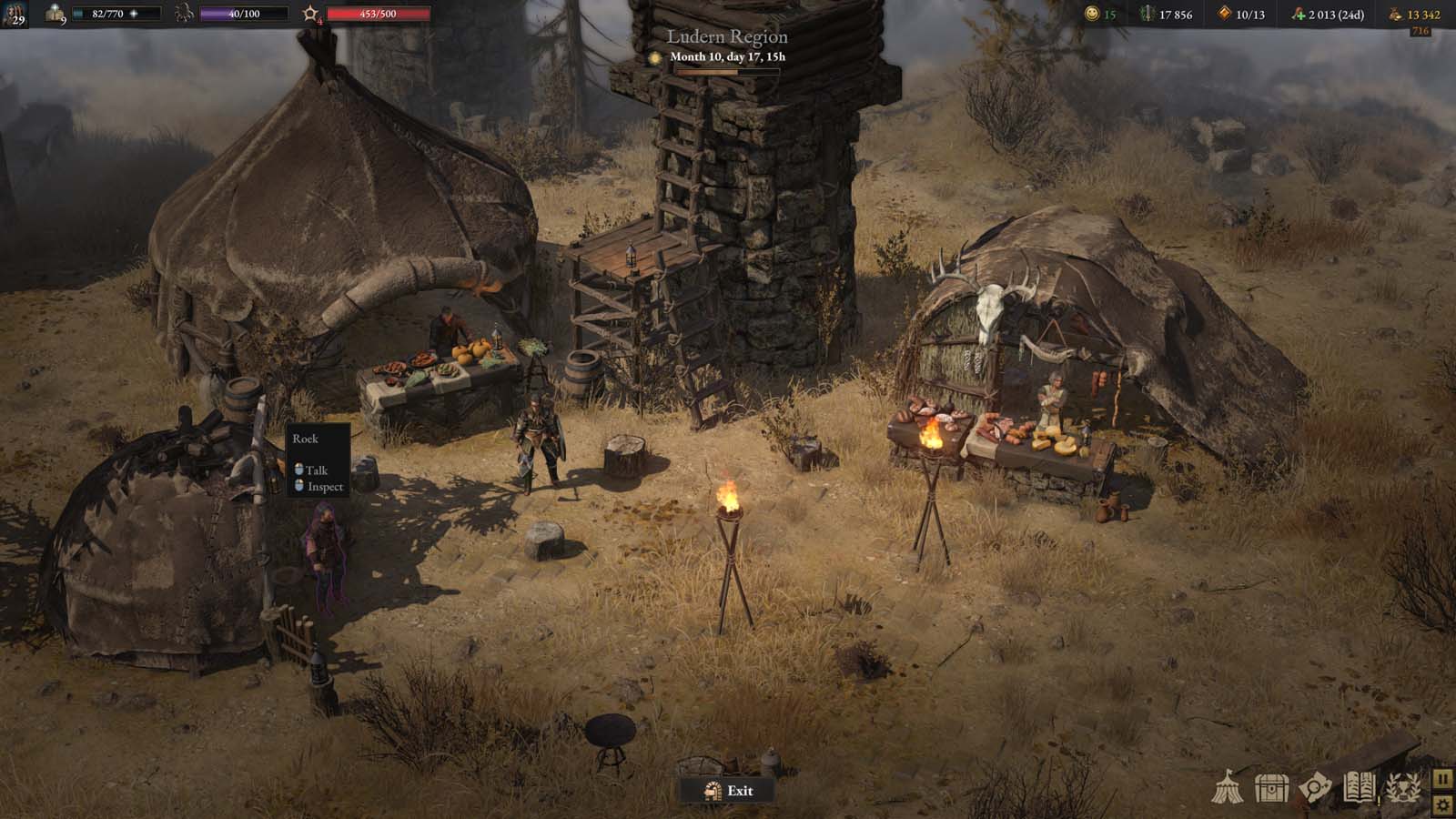
Task: Pause the game
Action: tap(1443, 779)
